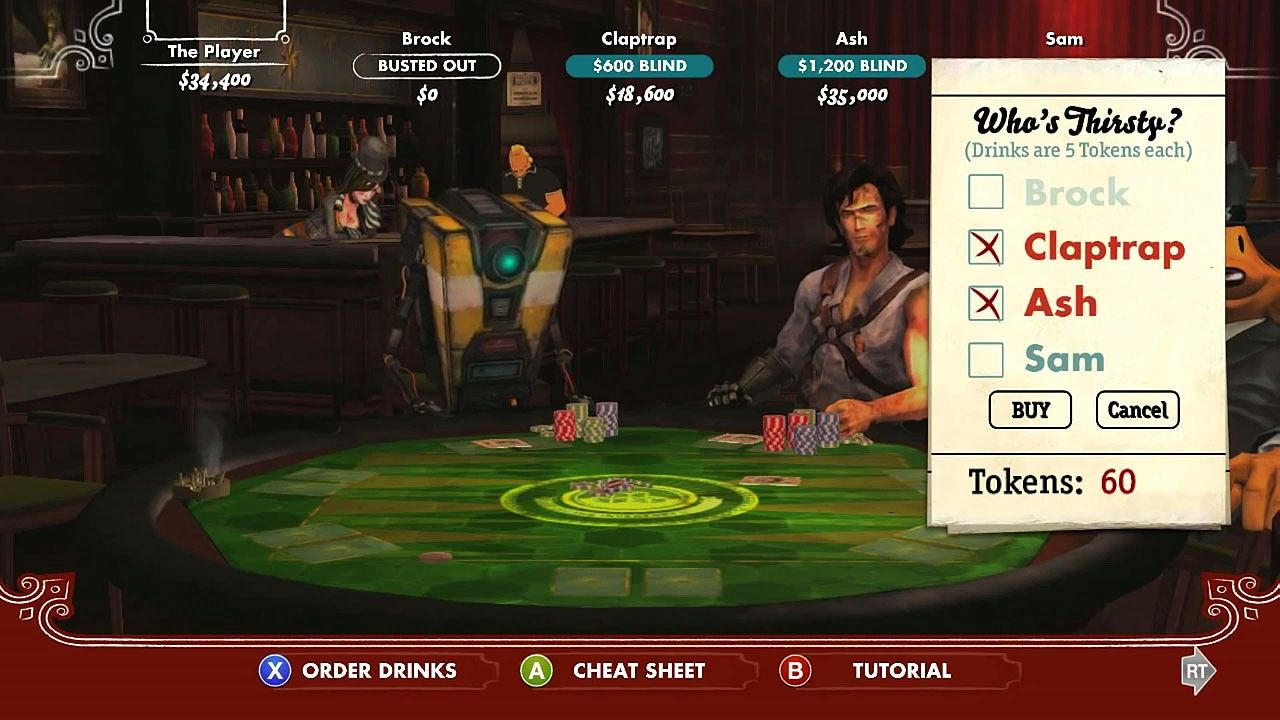Confirm the drink order with BUY
The height and width of the screenshot is (720, 1280).
coord(1030,410)
